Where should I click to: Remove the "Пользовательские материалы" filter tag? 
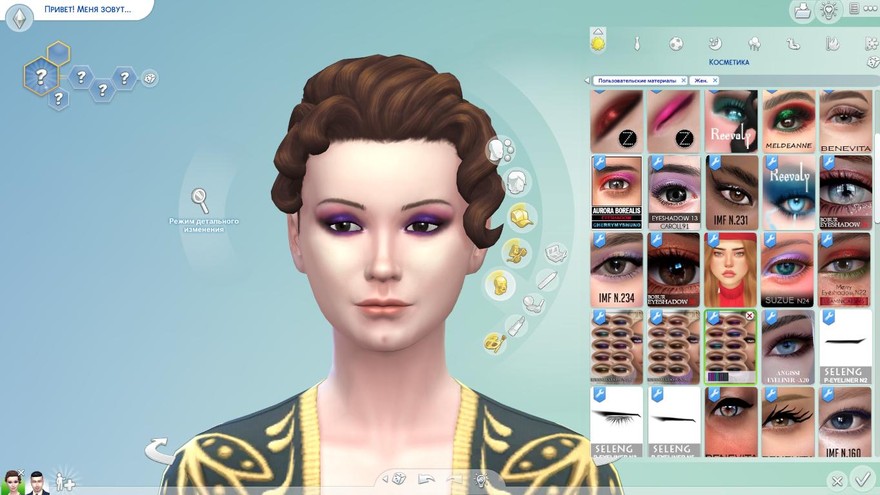tap(684, 80)
